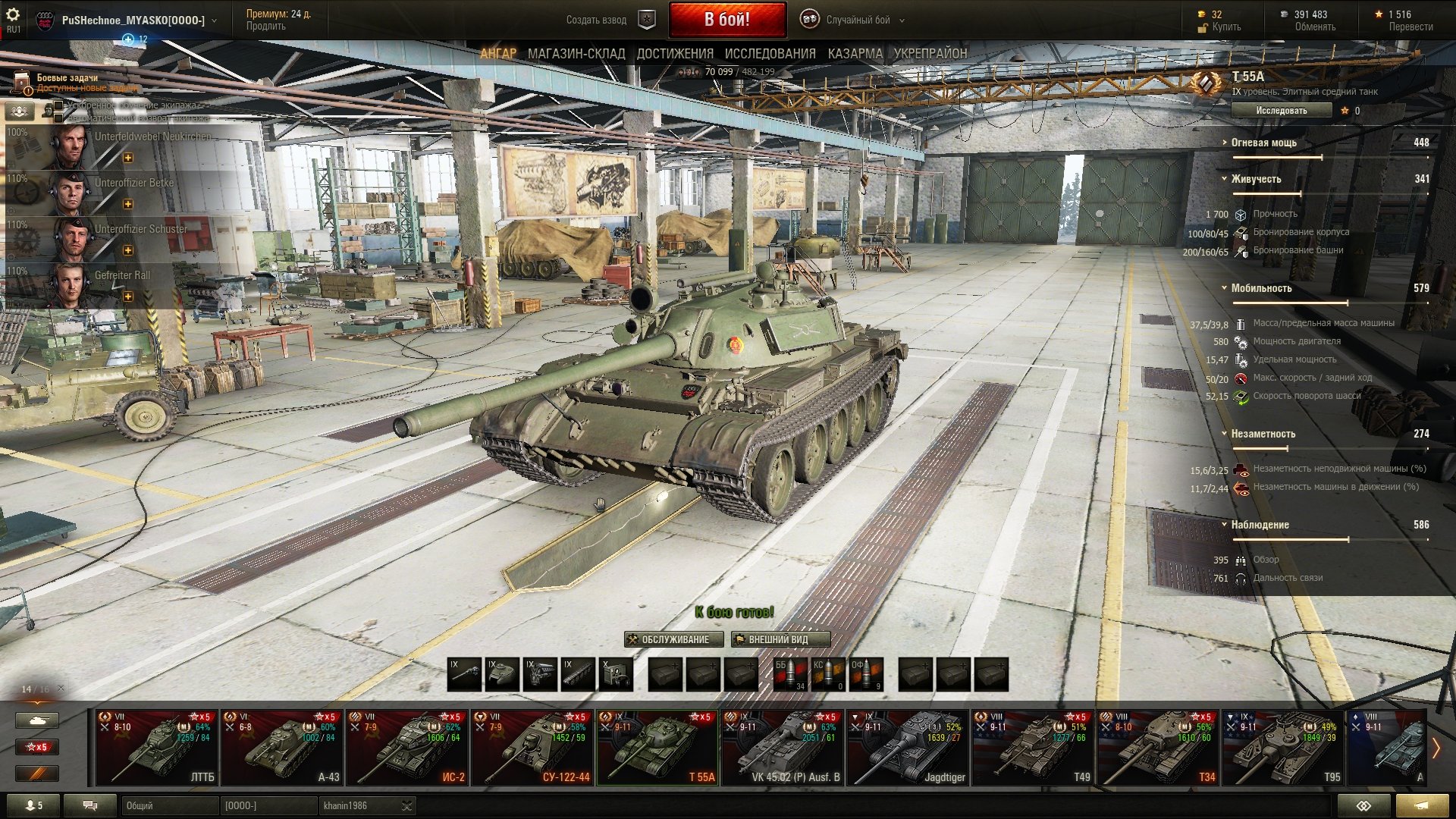The width and height of the screenshot is (1456, 819).
Task: Pick the T95 tank in the carousel
Action: 1283,747
